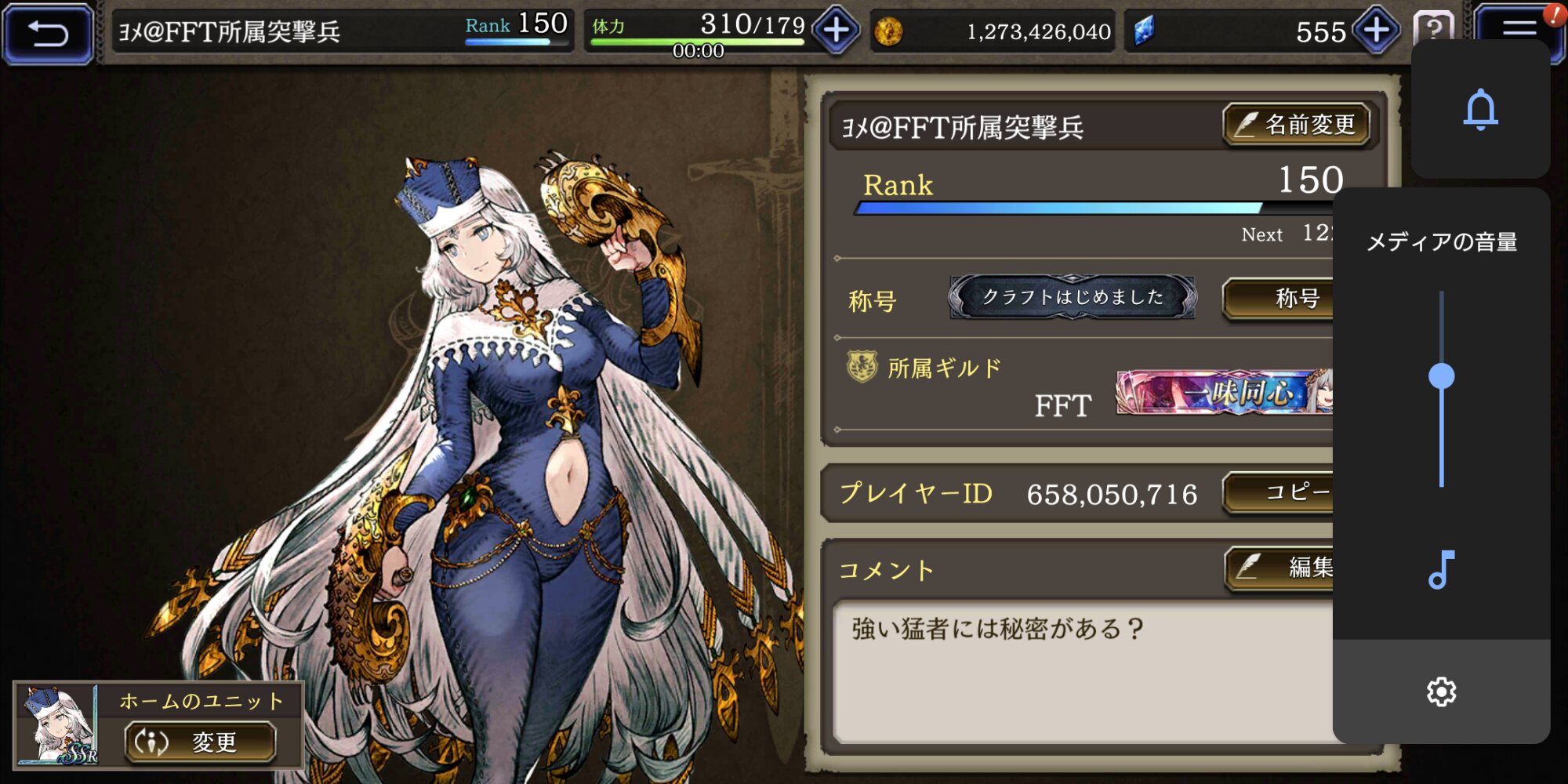Click the media volume slider handle
Viewport: 1568px width, 784px height.
click(1441, 376)
